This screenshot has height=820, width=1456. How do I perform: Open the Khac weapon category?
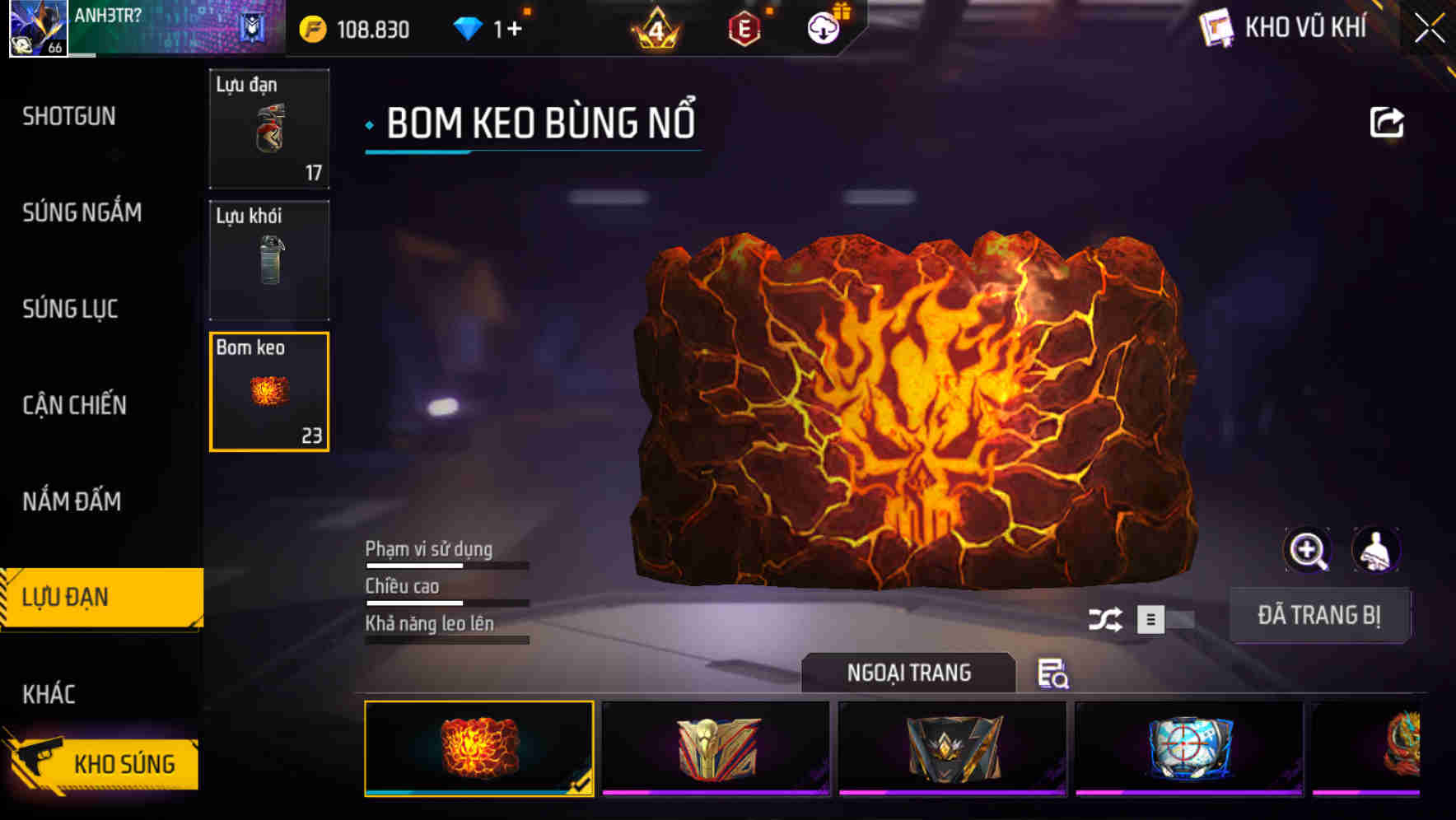click(x=52, y=694)
